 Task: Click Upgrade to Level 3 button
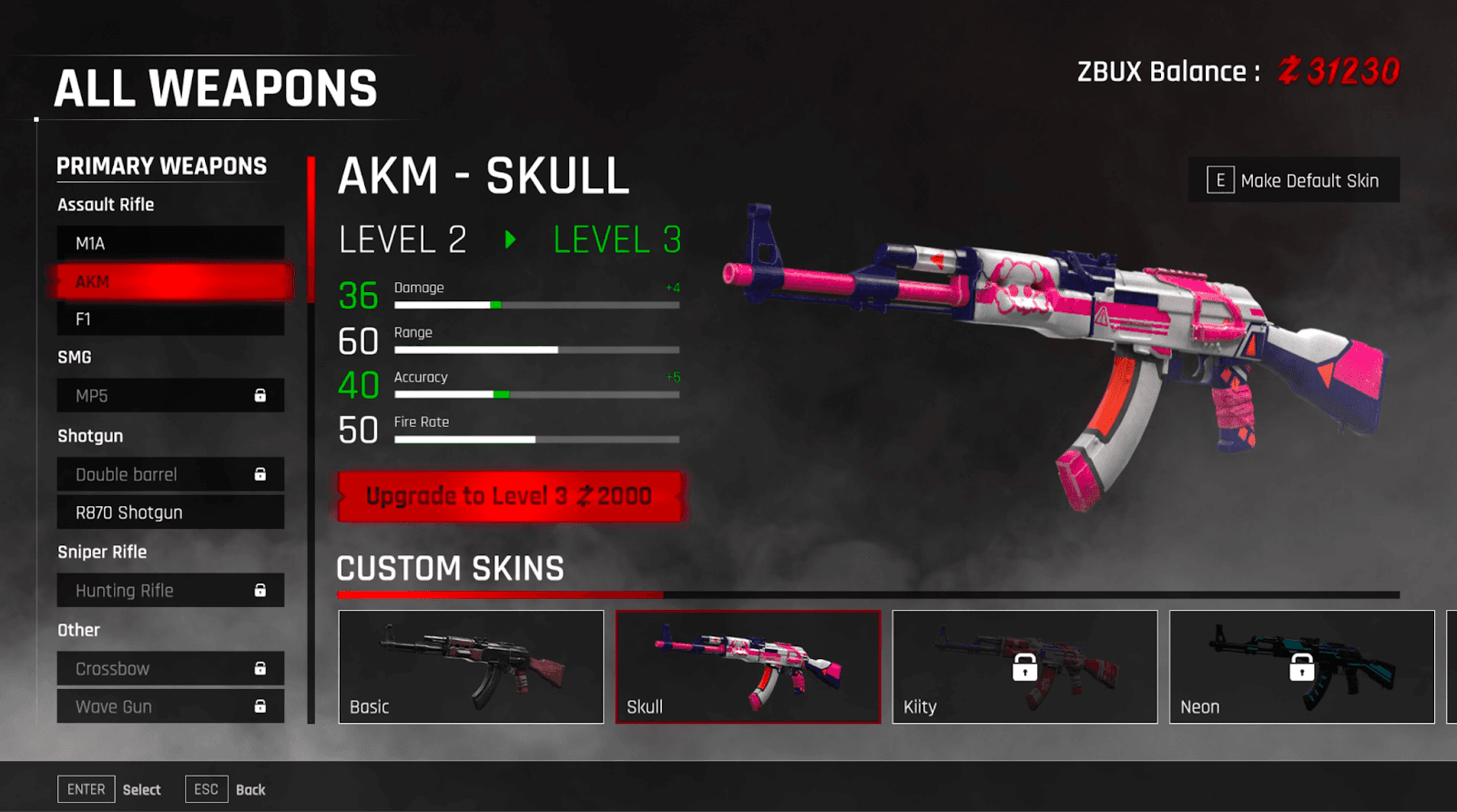(x=510, y=496)
